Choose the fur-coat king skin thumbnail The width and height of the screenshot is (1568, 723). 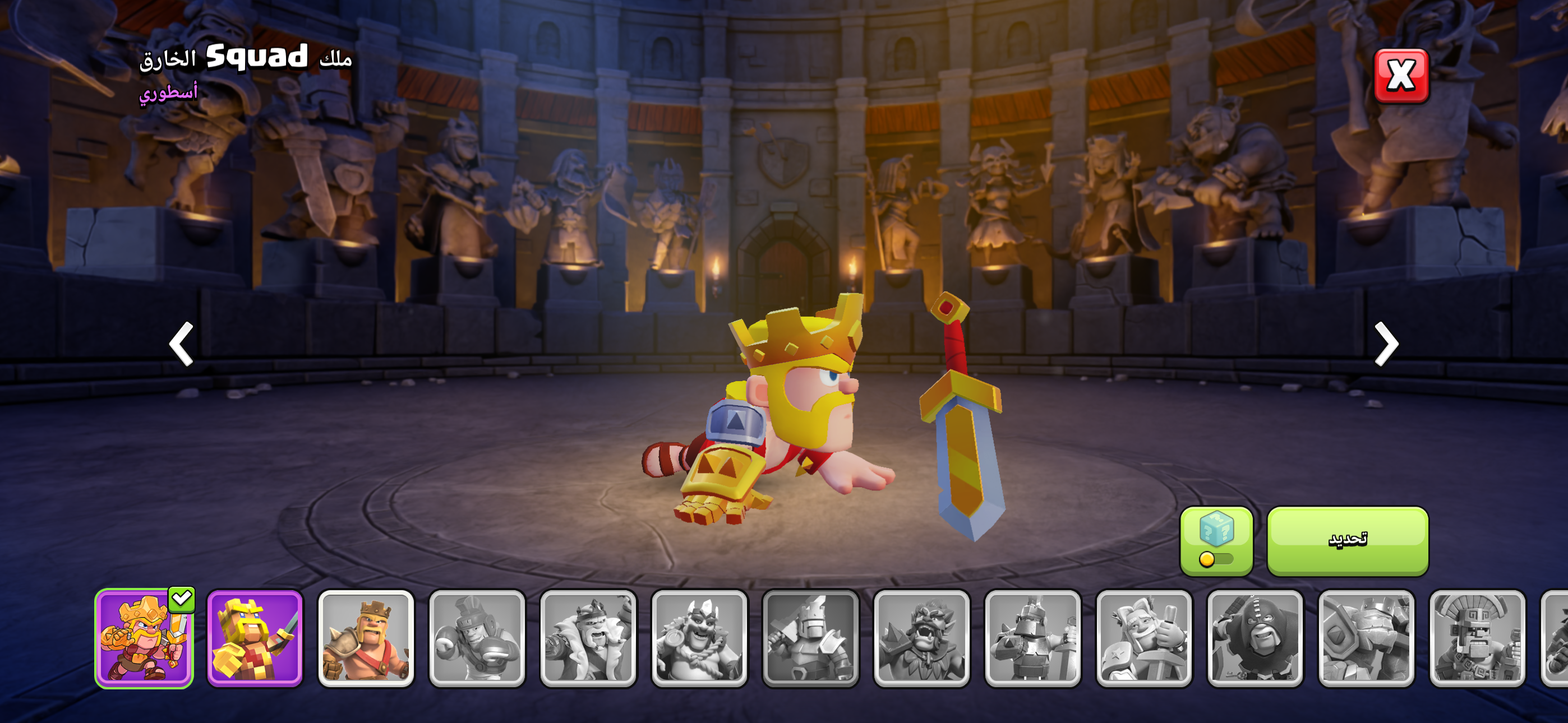click(x=588, y=638)
